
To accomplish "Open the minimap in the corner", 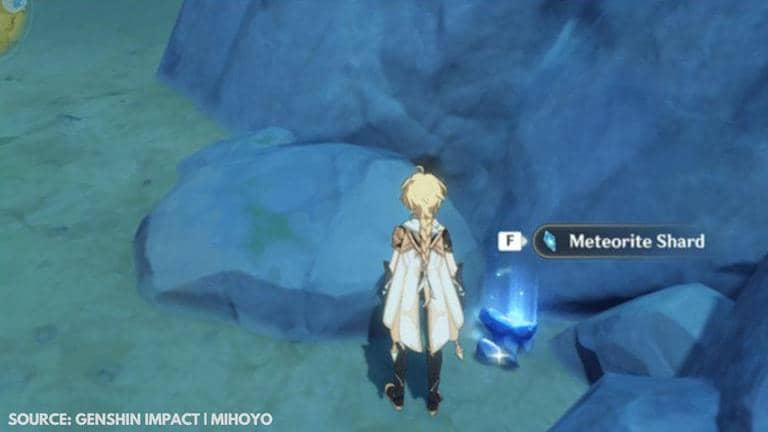I will pos(12,21).
